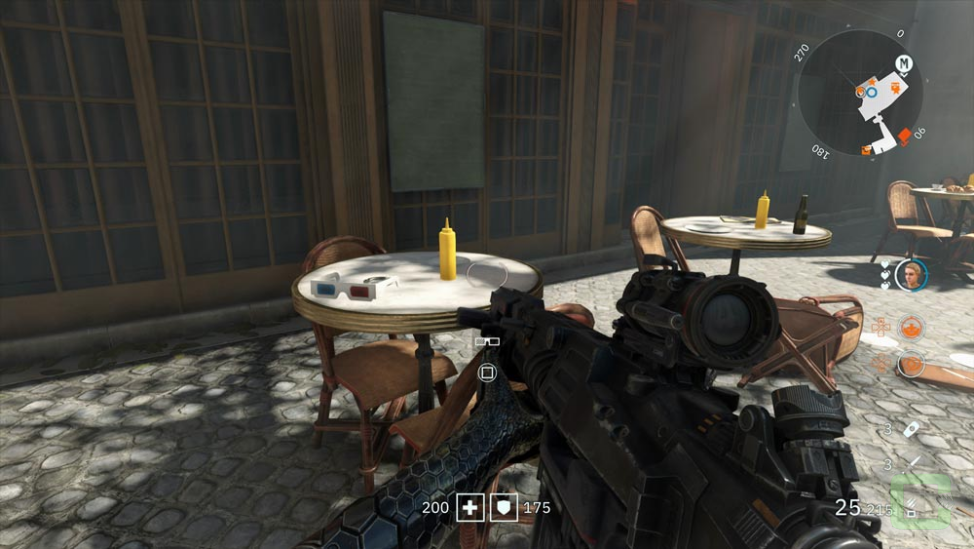Click the blue ring marker on minimap
Image resolution: width=974 pixels, height=549 pixels.
[x=871, y=92]
